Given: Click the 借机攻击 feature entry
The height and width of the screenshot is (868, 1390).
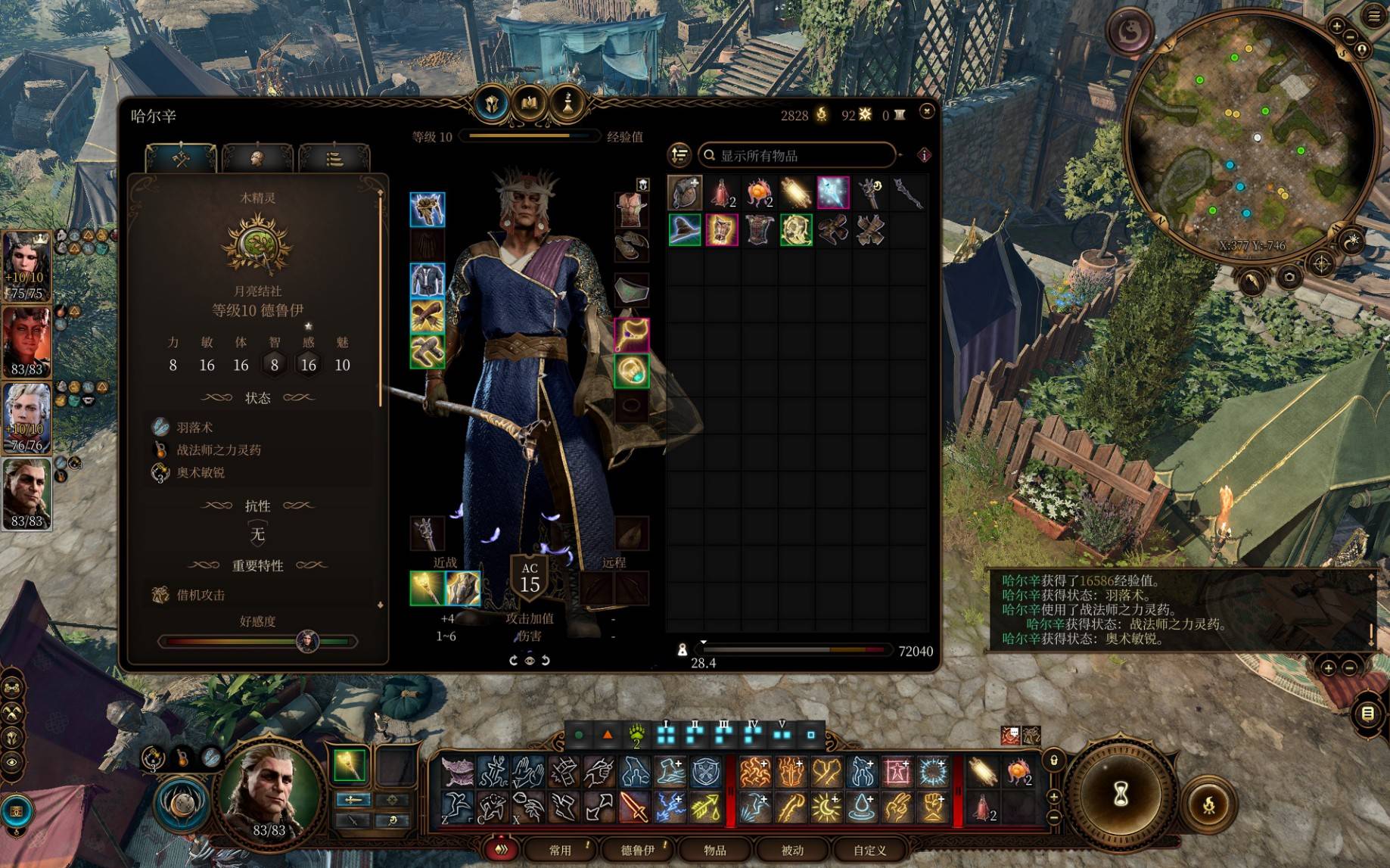Looking at the screenshot, I should [x=201, y=595].
